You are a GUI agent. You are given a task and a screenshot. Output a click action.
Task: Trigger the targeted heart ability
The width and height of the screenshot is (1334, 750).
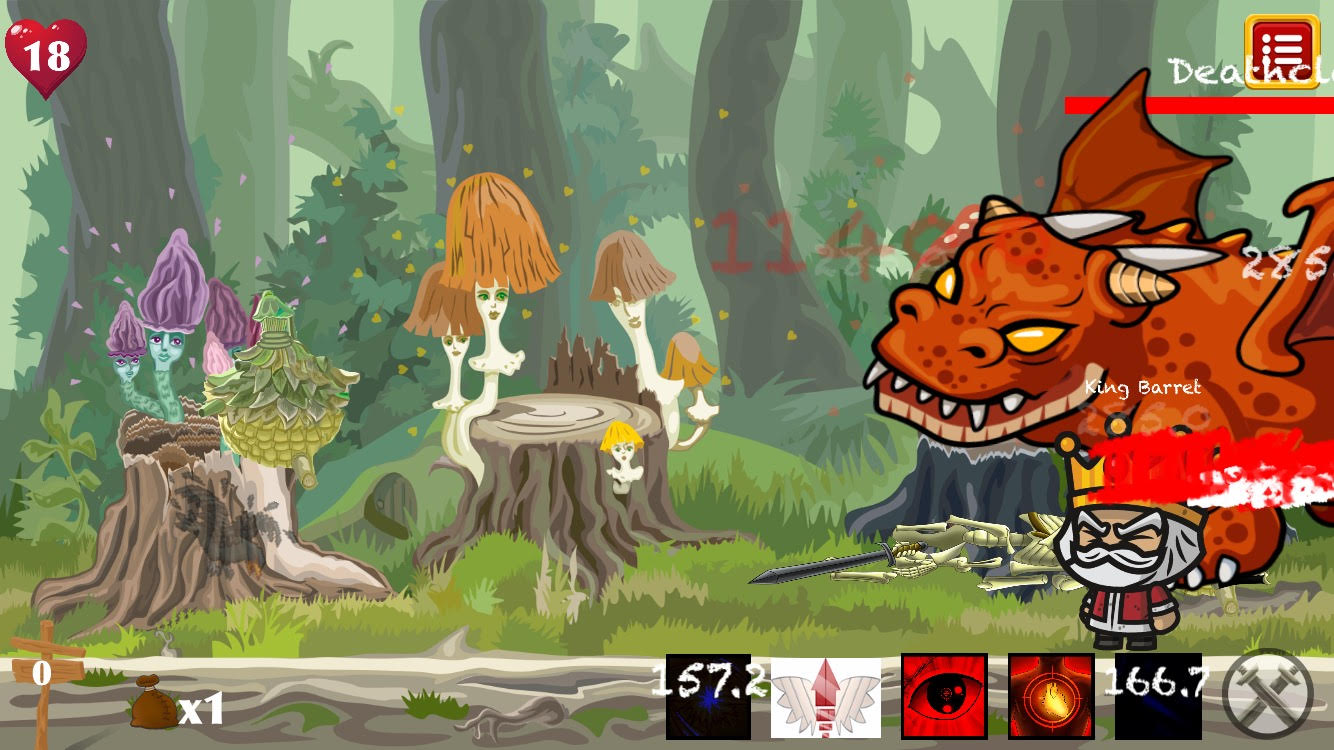tap(1050, 697)
